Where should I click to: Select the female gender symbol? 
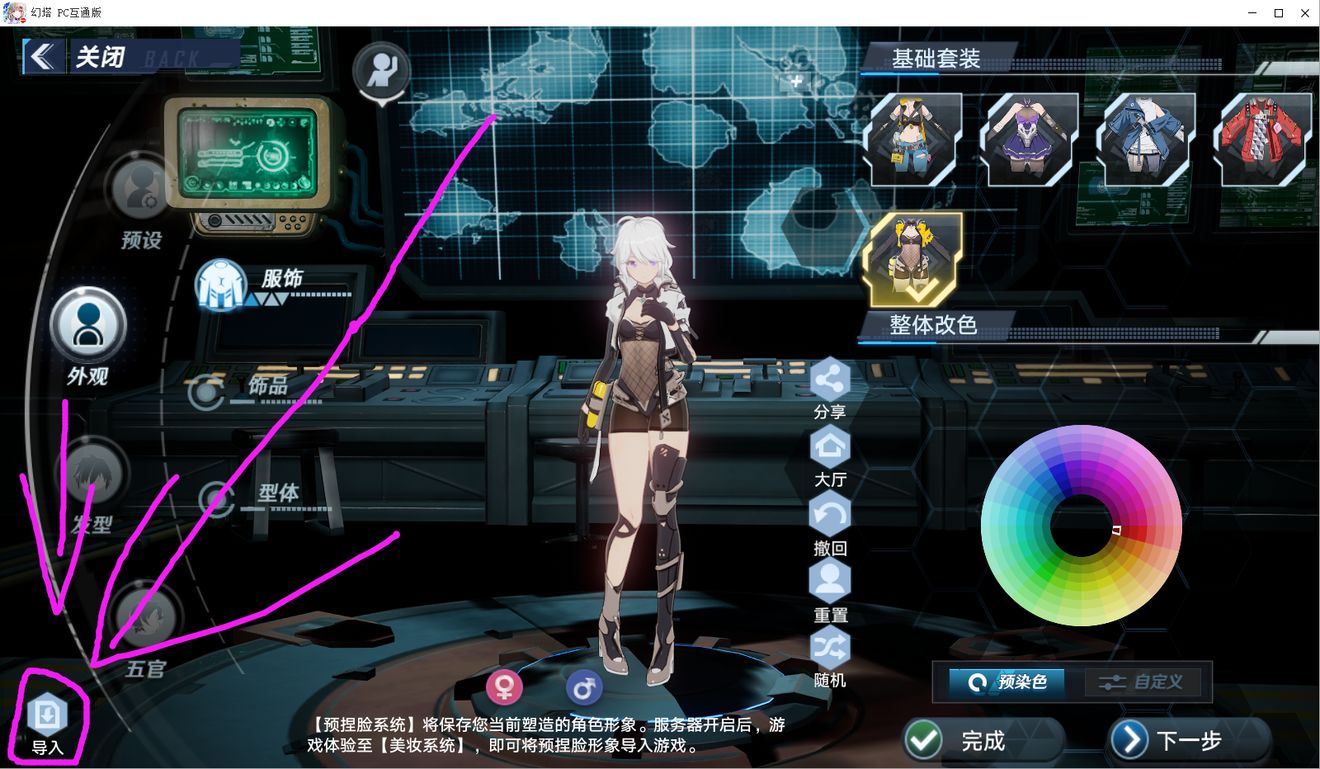(x=505, y=688)
